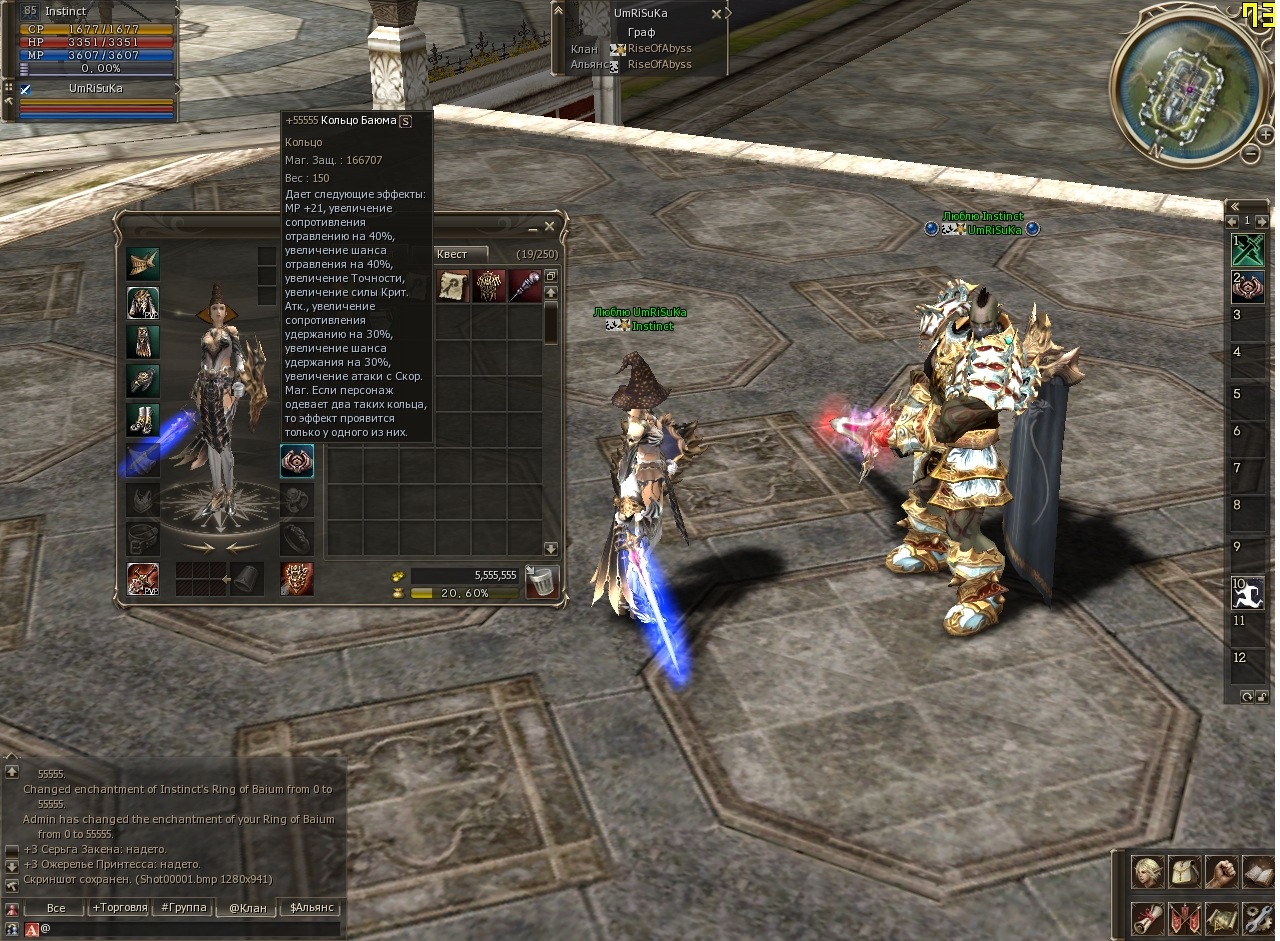Activate the attack skill in hotbar slot 1
This screenshot has width=1280, height=941.
(x=1248, y=249)
